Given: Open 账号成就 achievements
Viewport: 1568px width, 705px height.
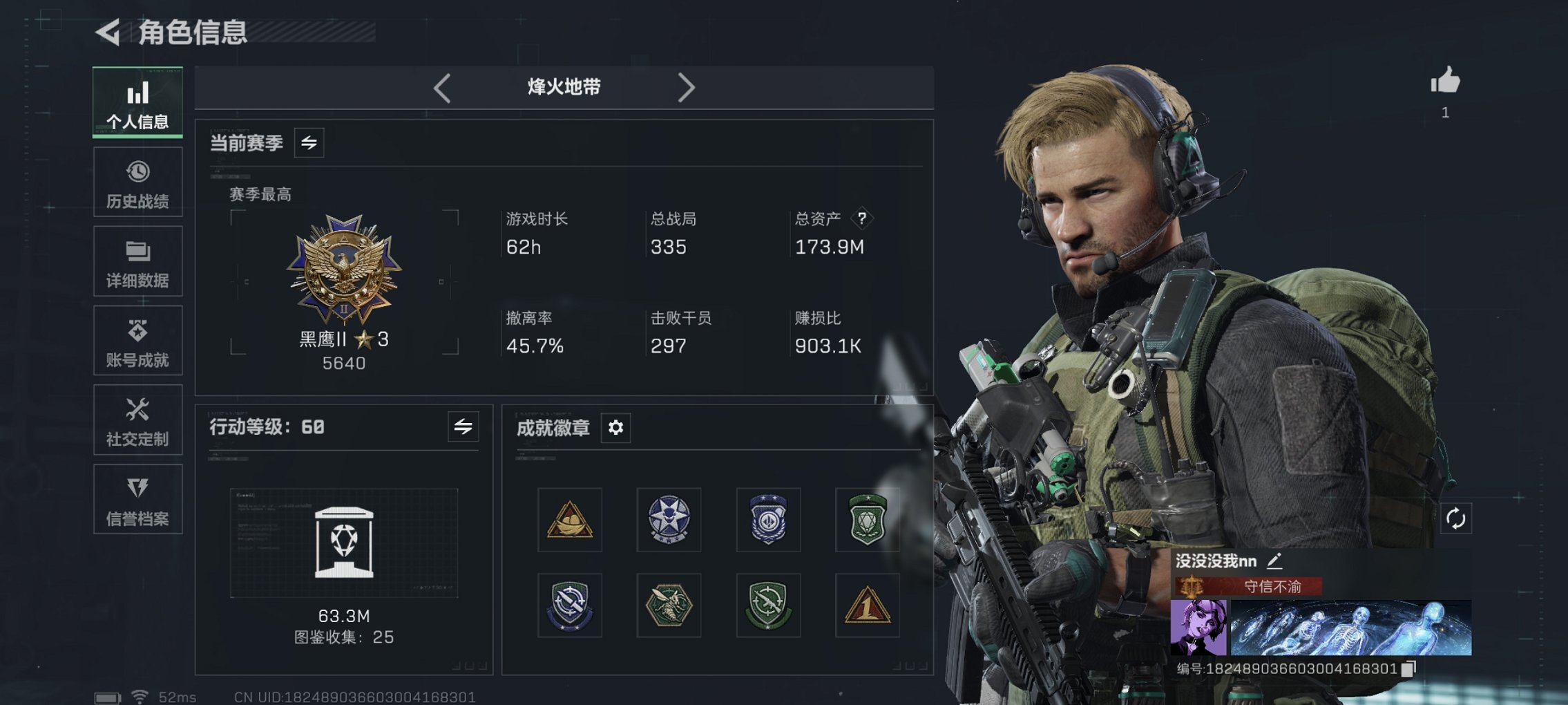Looking at the screenshot, I should (137, 340).
